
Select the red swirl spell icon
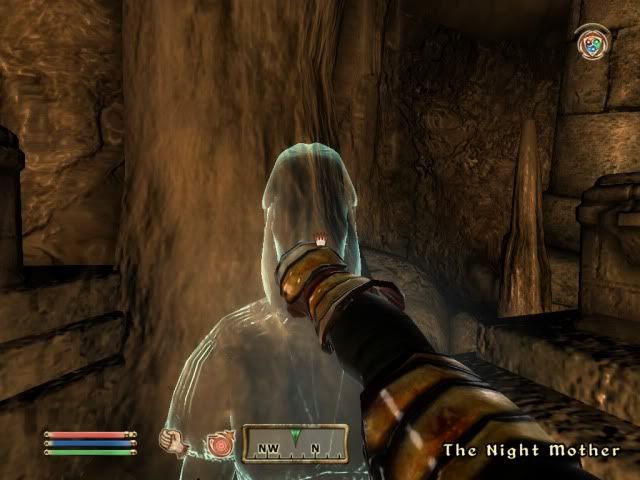217,442
